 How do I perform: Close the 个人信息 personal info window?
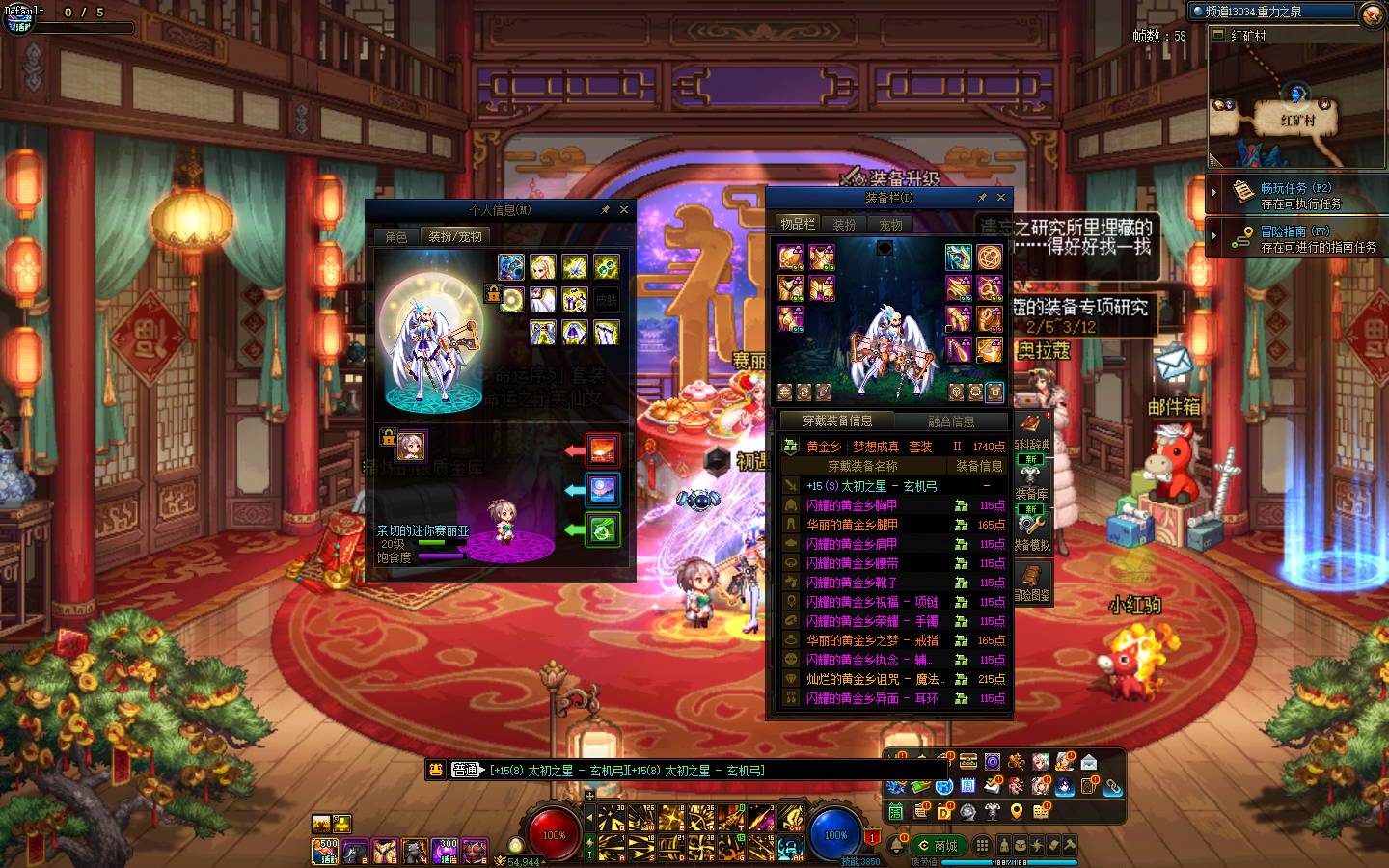(623, 209)
